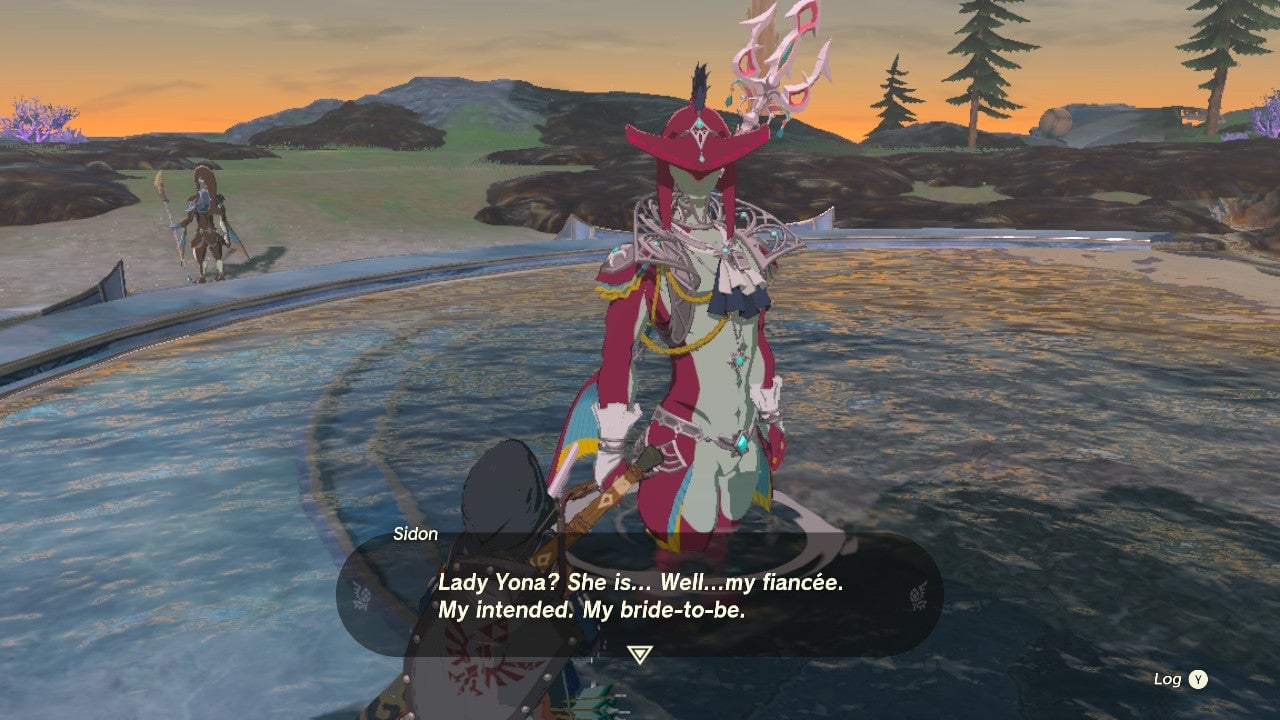Expand the conversation by clicking the continue arrow
This screenshot has width=1280, height=720.
click(x=640, y=651)
